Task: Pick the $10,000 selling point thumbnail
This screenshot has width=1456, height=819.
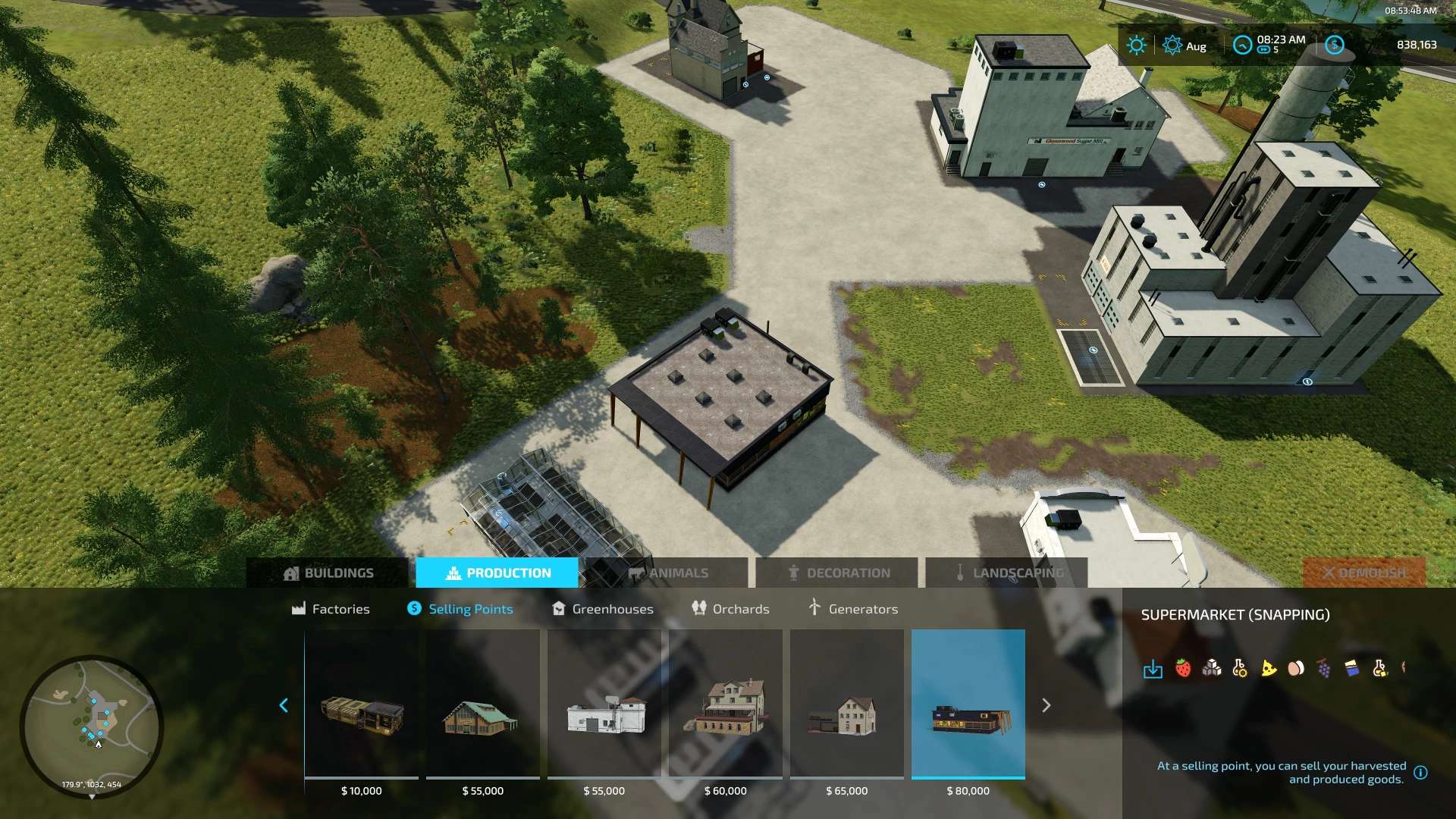Action: 362,705
